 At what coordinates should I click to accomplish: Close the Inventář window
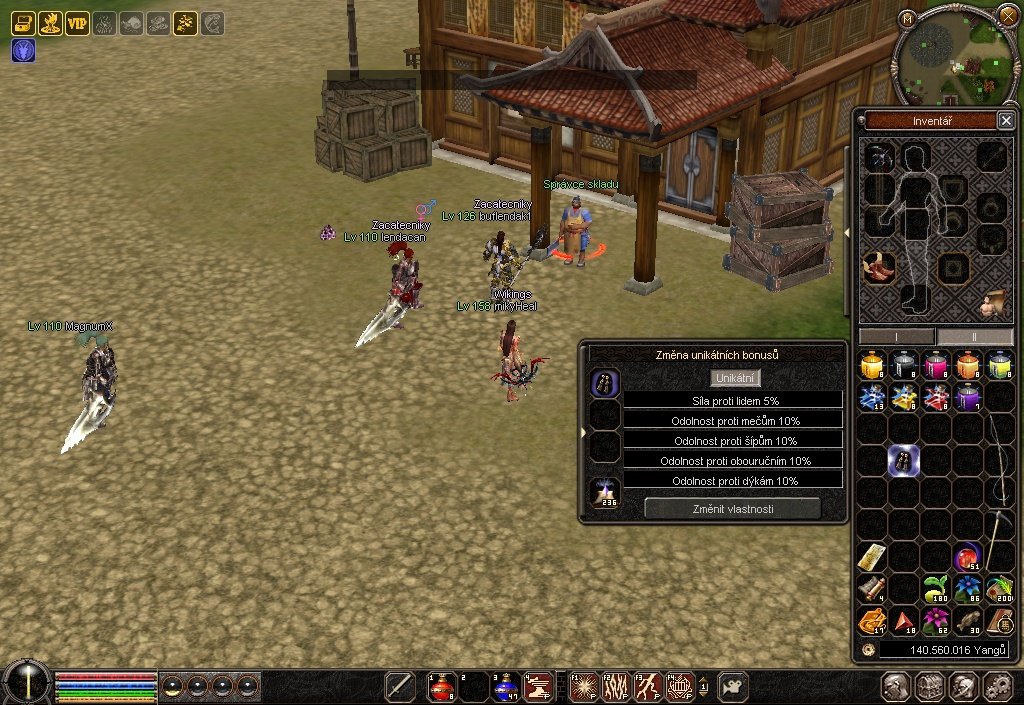1006,121
